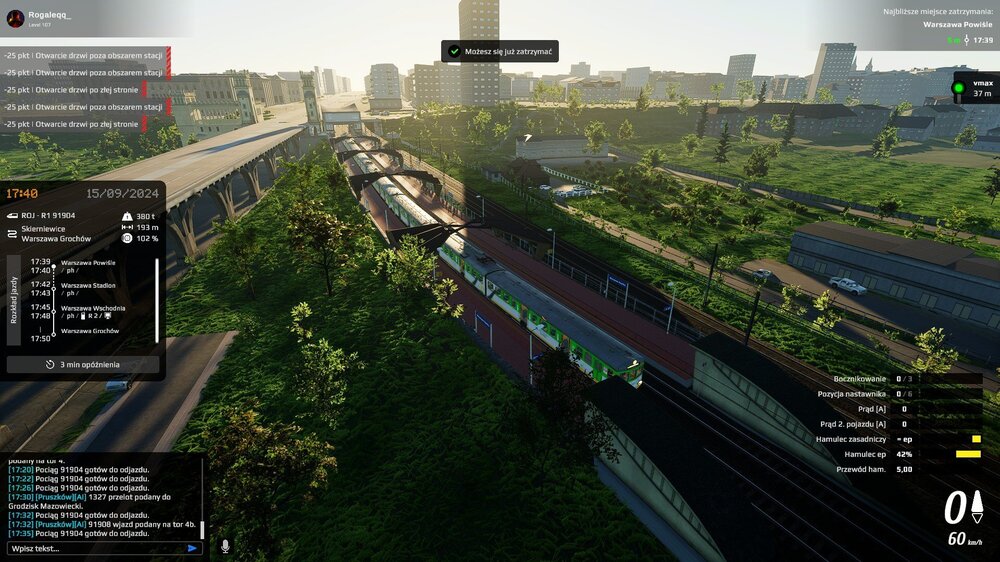
Task: Click the chat log scrollbar
Action: 203,529
